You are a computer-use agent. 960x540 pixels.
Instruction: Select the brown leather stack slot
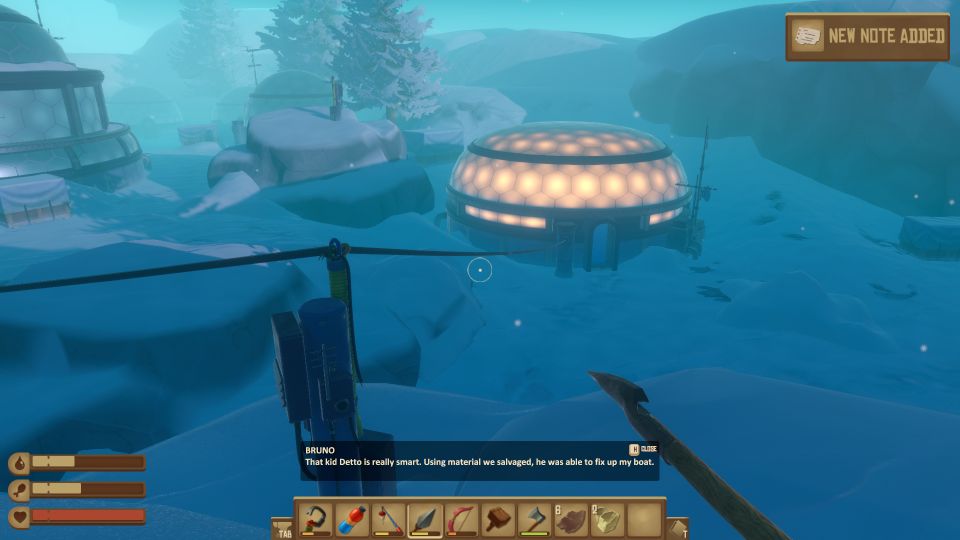[x=572, y=520]
